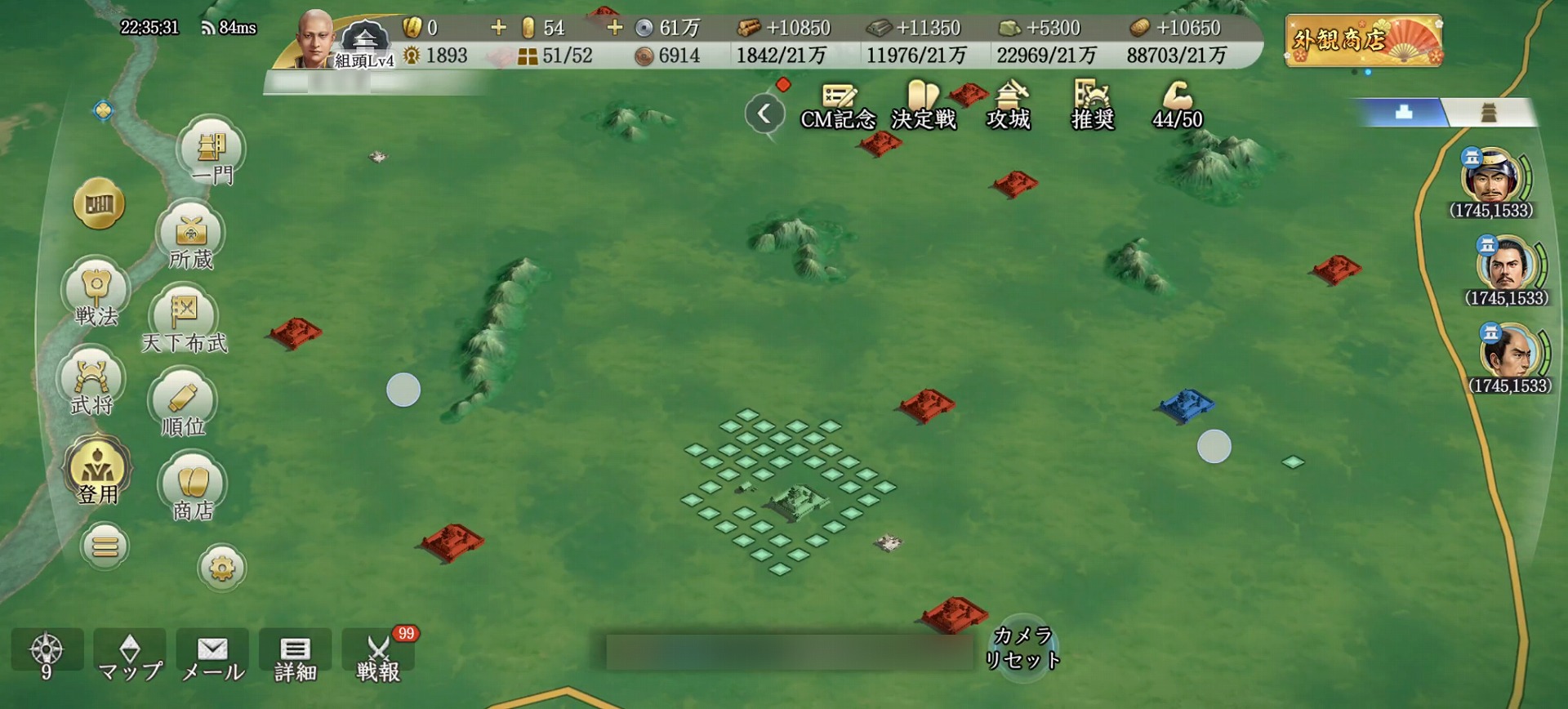Show the 詳細 details panel
Screen dimensions: 1568x709
(295, 657)
